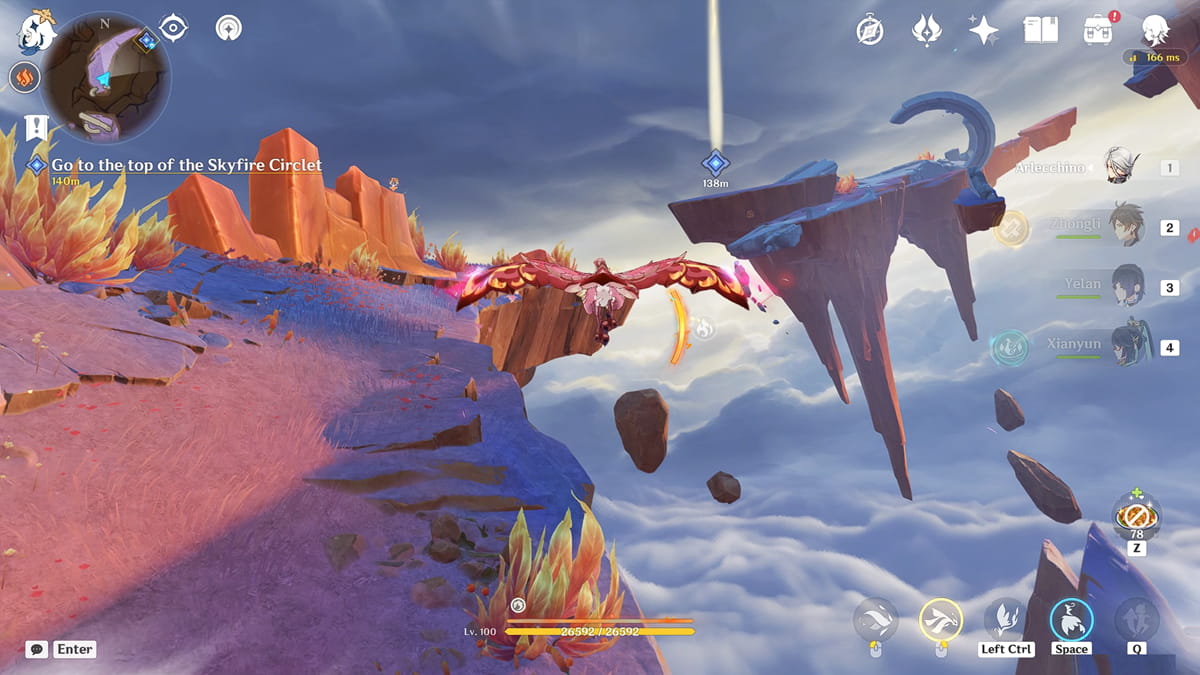Switch to party member Yelan
Image resolution: width=1200 pixels, height=675 pixels.
tap(1127, 287)
